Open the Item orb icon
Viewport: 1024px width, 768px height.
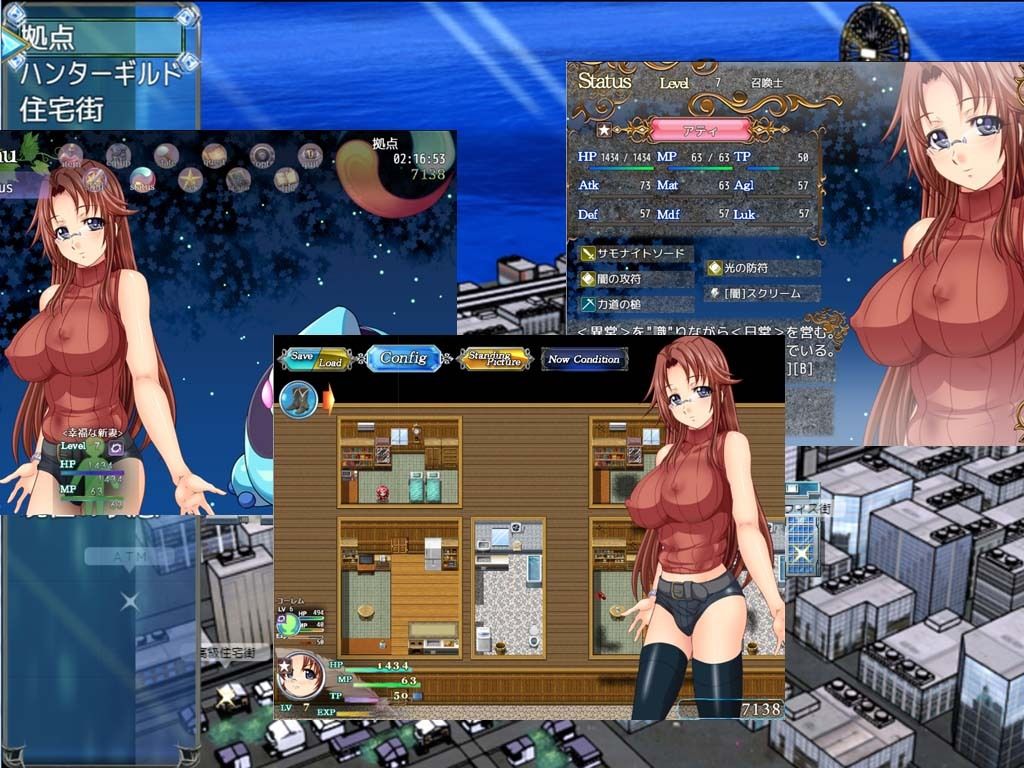70,155
